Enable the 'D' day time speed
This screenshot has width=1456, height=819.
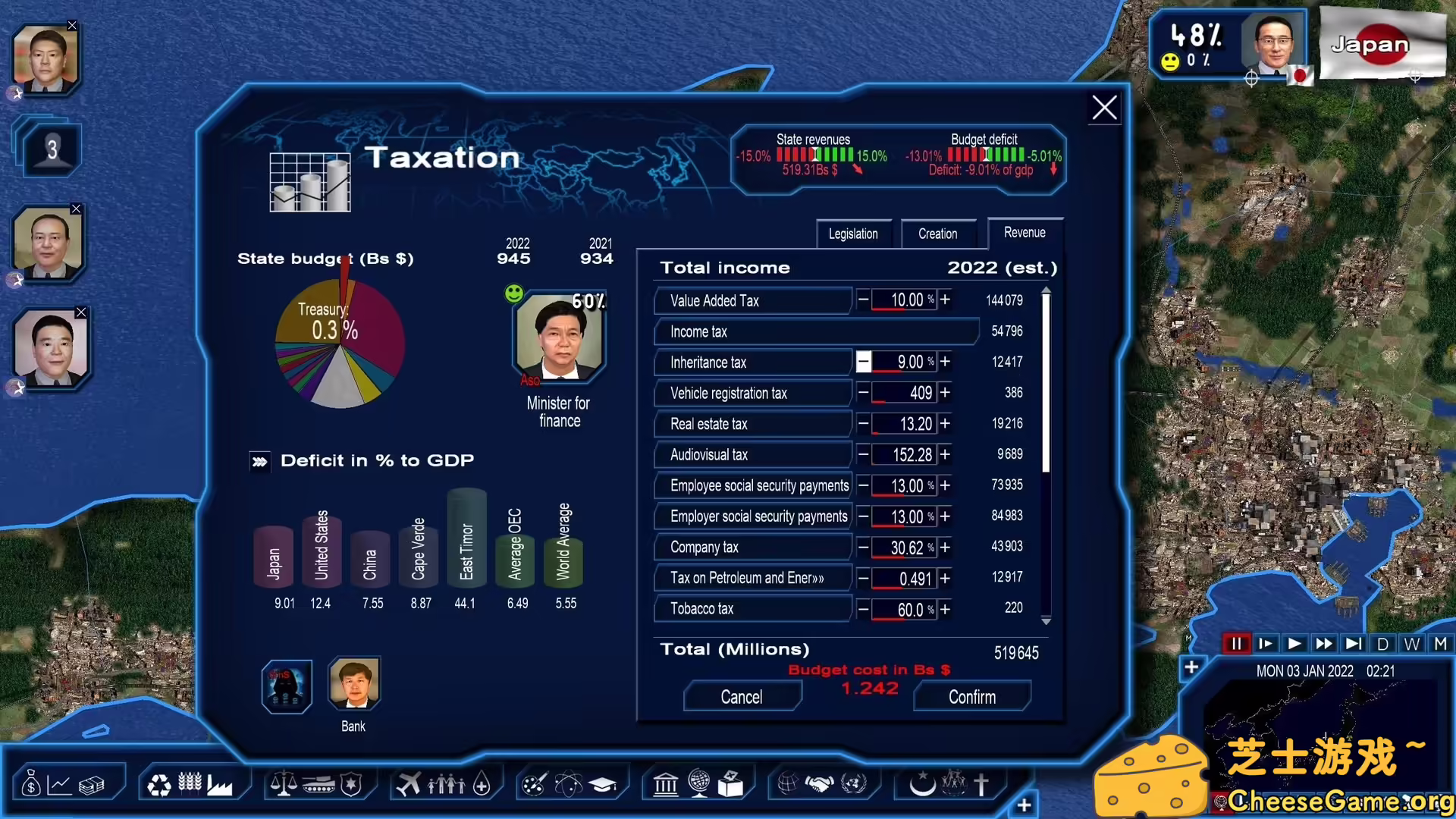(1383, 643)
